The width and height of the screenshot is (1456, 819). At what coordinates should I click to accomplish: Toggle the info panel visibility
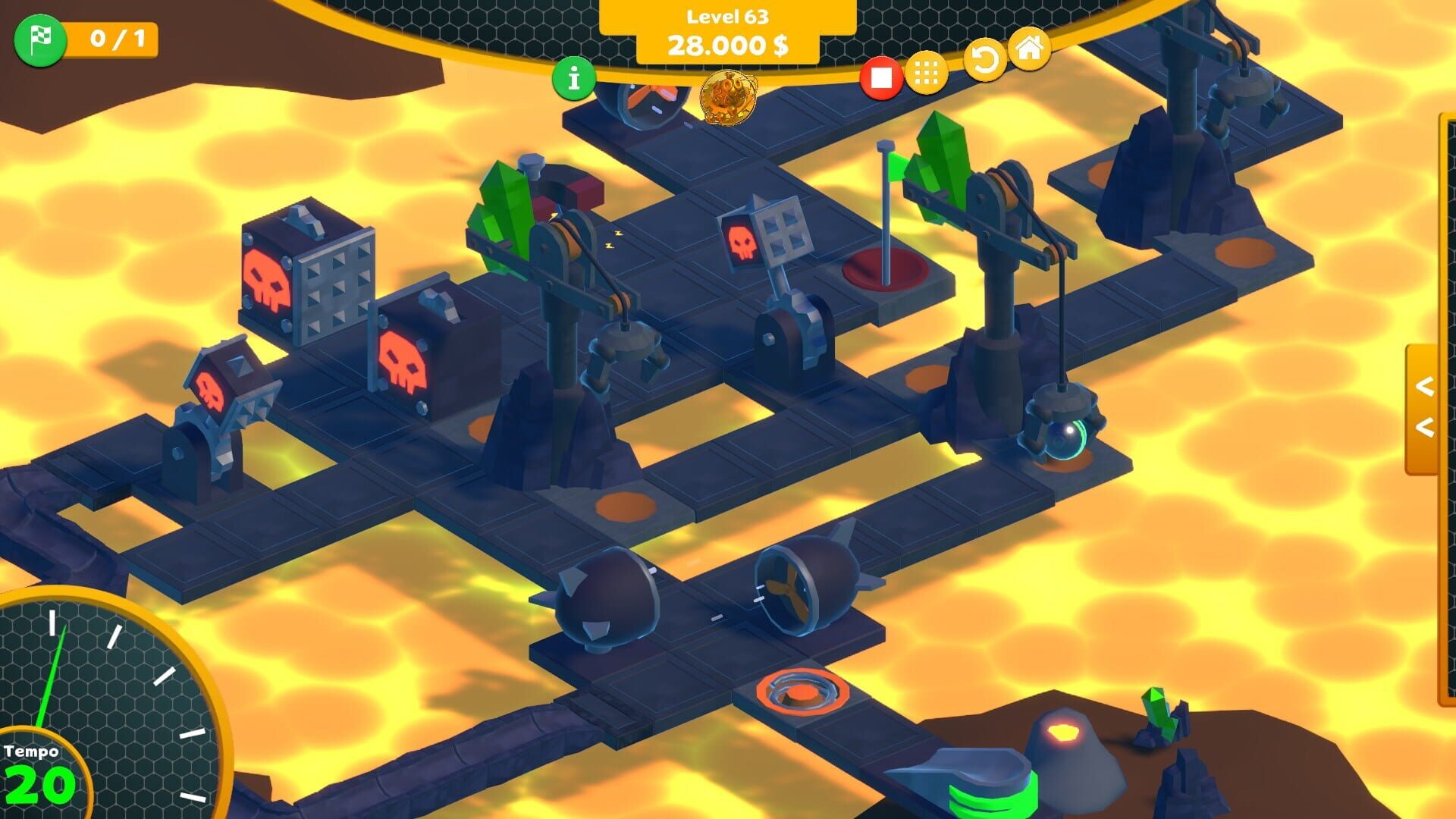pyautogui.click(x=574, y=79)
